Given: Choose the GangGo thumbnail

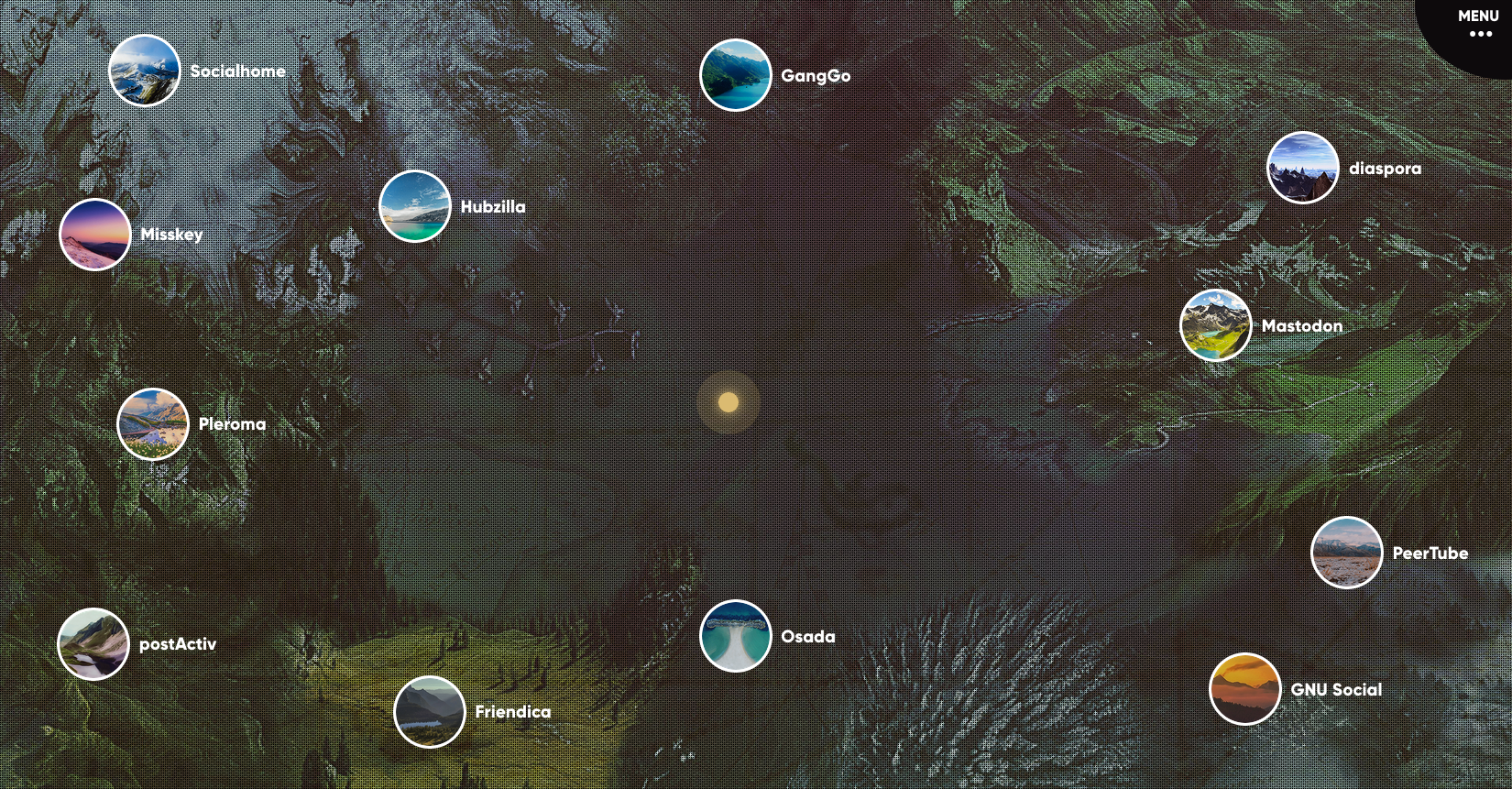Looking at the screenshot, I should point(735,75).
